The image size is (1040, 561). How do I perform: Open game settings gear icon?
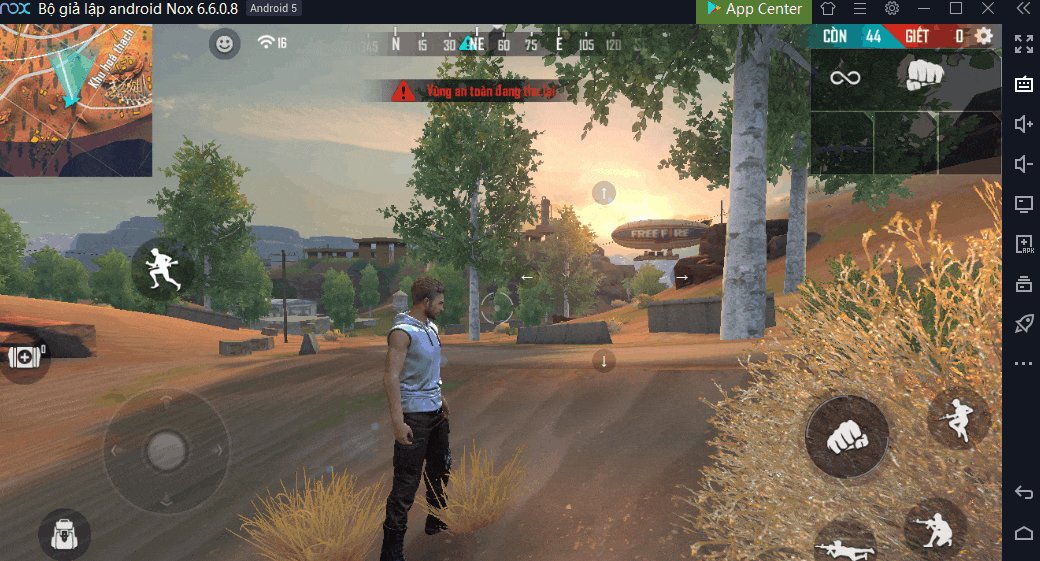[x=984, y=36]
